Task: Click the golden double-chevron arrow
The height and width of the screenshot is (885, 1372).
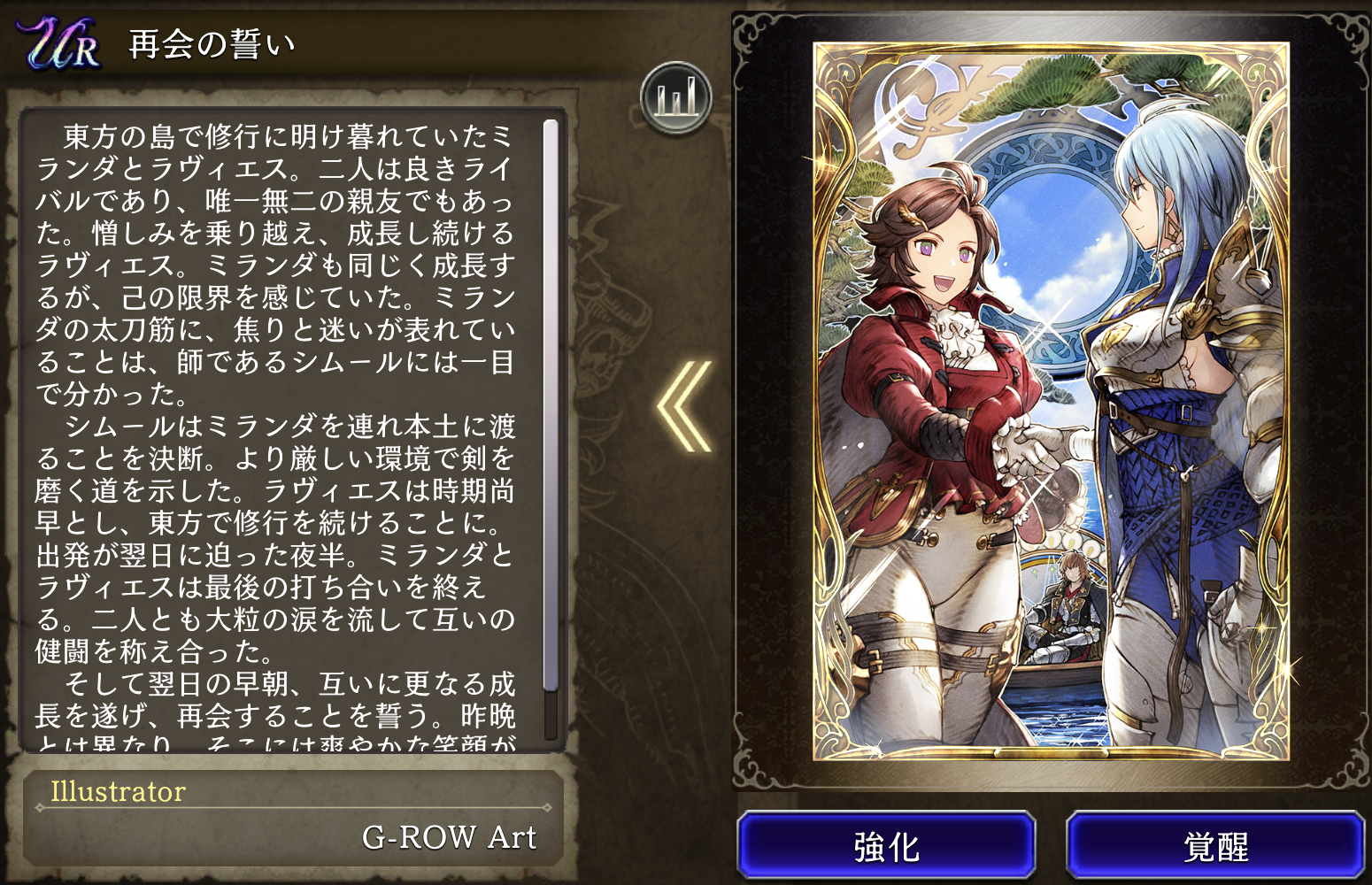Action: pyautogui.click(x=684, y=406)
